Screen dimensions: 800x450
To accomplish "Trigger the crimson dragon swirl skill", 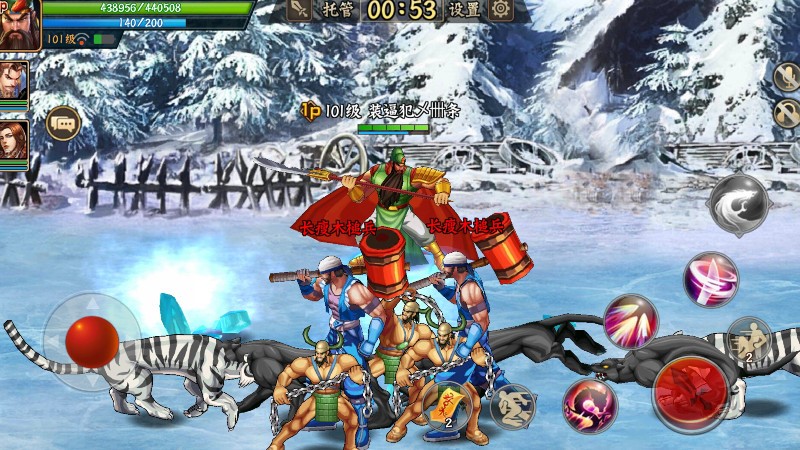I will point(589,405).
